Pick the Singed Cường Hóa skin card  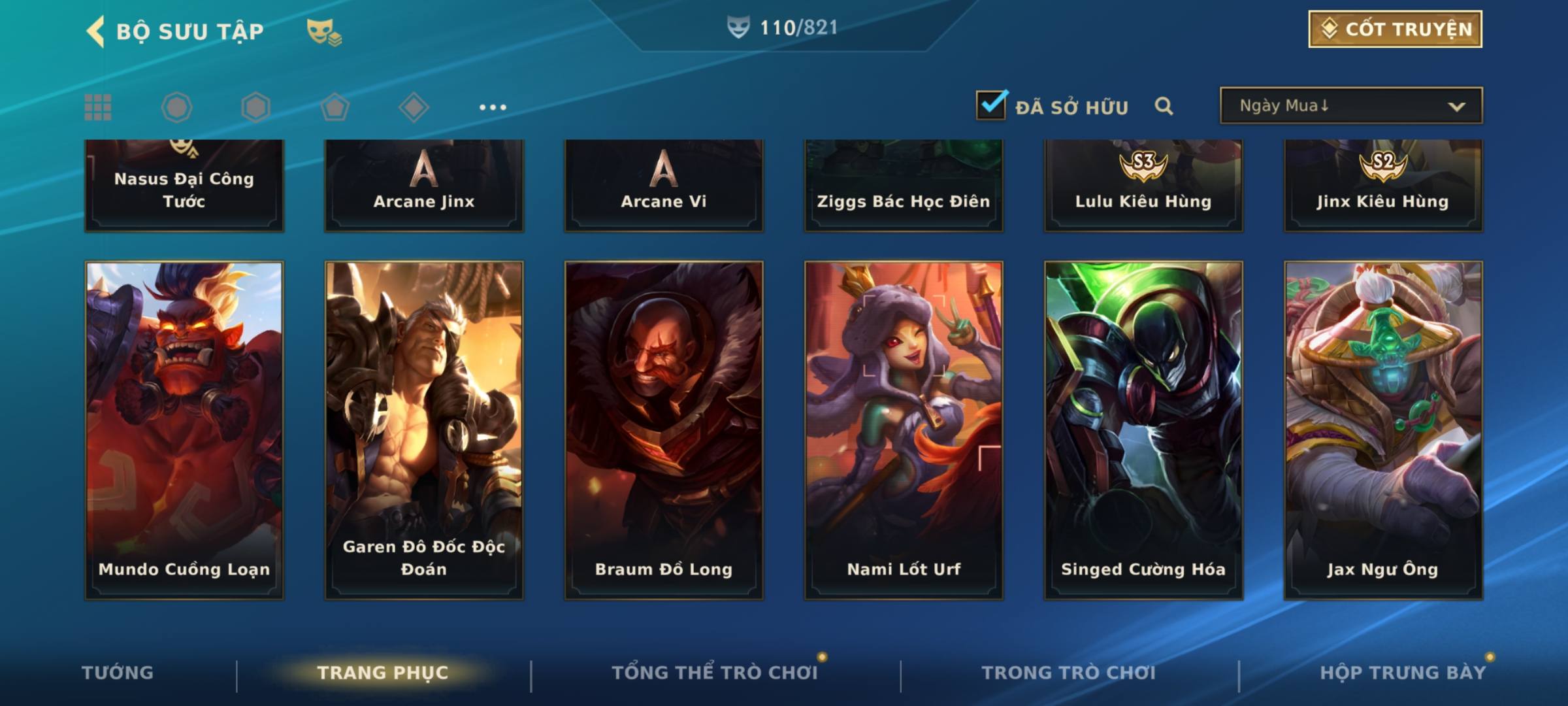pyautogui.click(x=1143, y=429)
